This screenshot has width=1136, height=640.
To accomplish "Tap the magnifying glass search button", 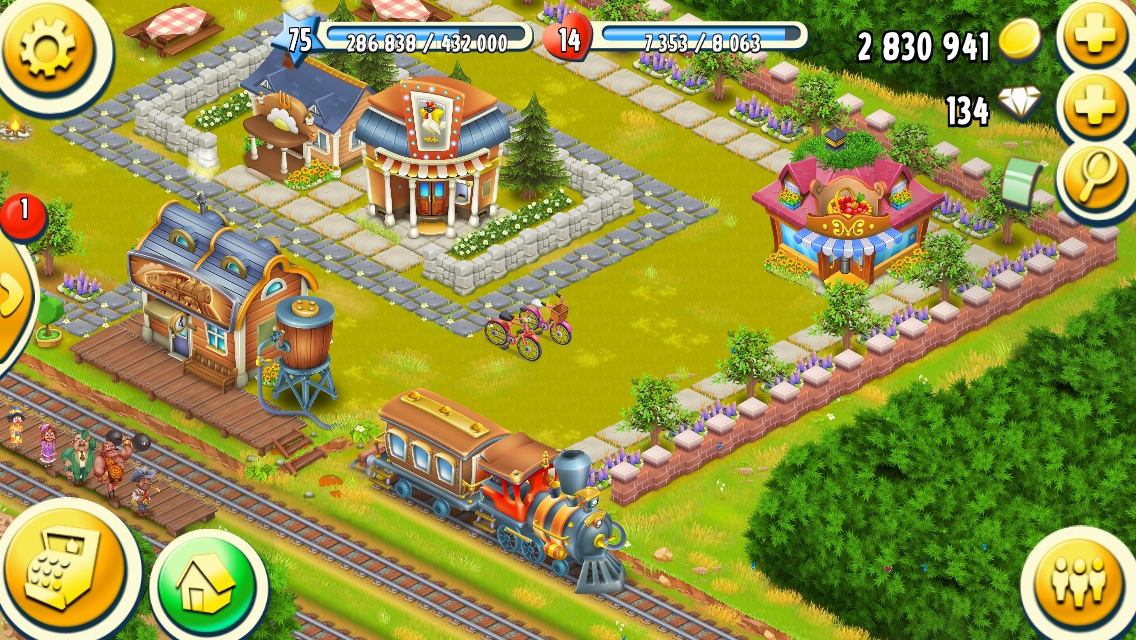I will pyautogui.click(x=1095, y=178).
